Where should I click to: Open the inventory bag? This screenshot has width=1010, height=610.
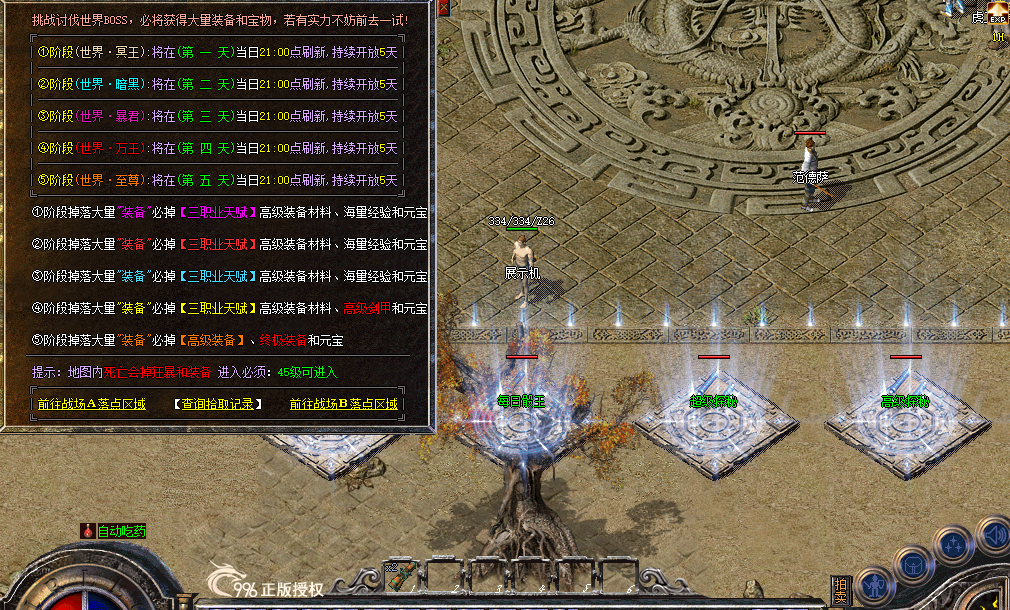coord(914,565)
